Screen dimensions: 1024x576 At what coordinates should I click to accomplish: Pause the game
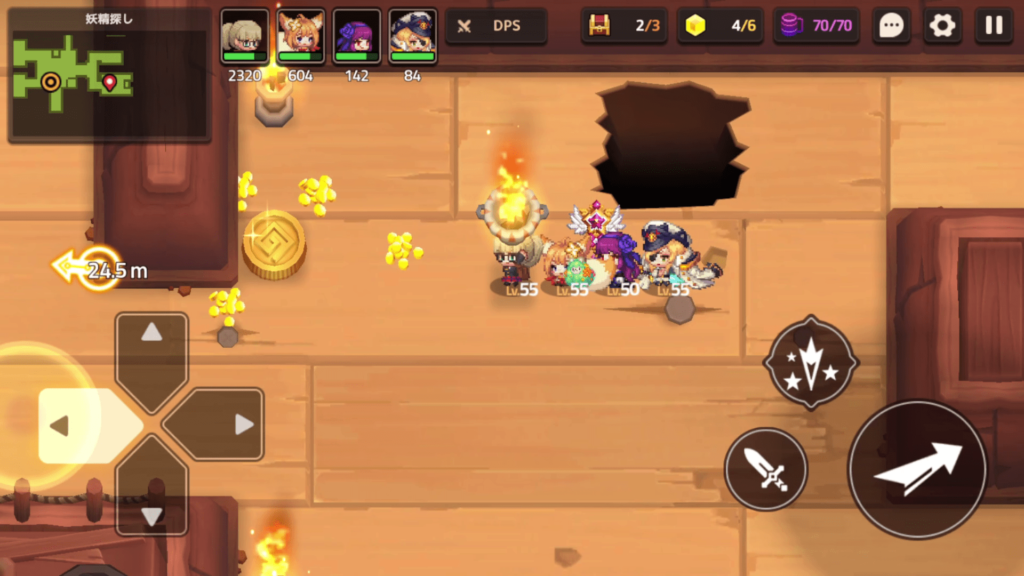(994, 26)
